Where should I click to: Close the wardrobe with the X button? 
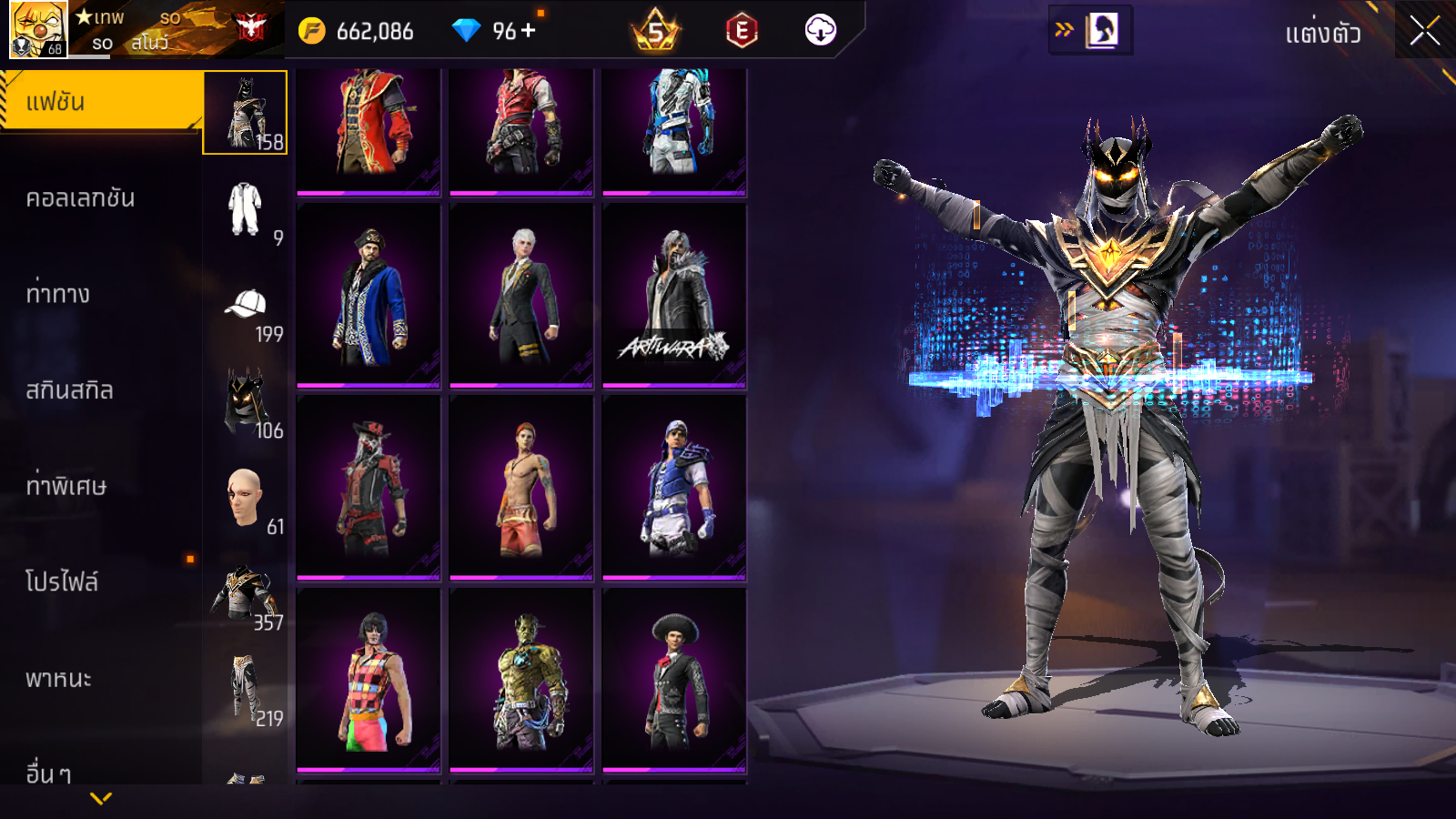point(1424,31)
